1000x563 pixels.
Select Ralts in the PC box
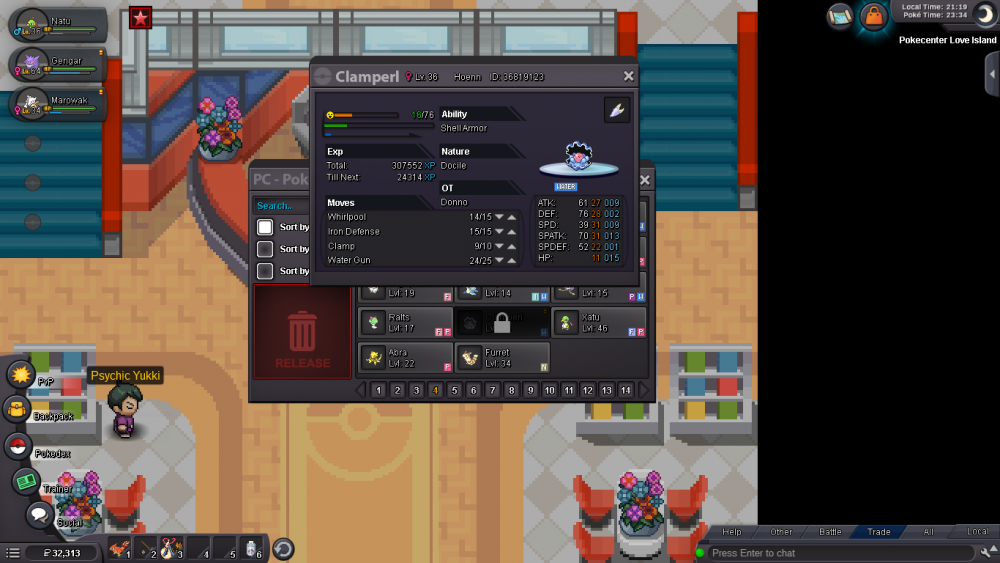click(x=406, y=322)
